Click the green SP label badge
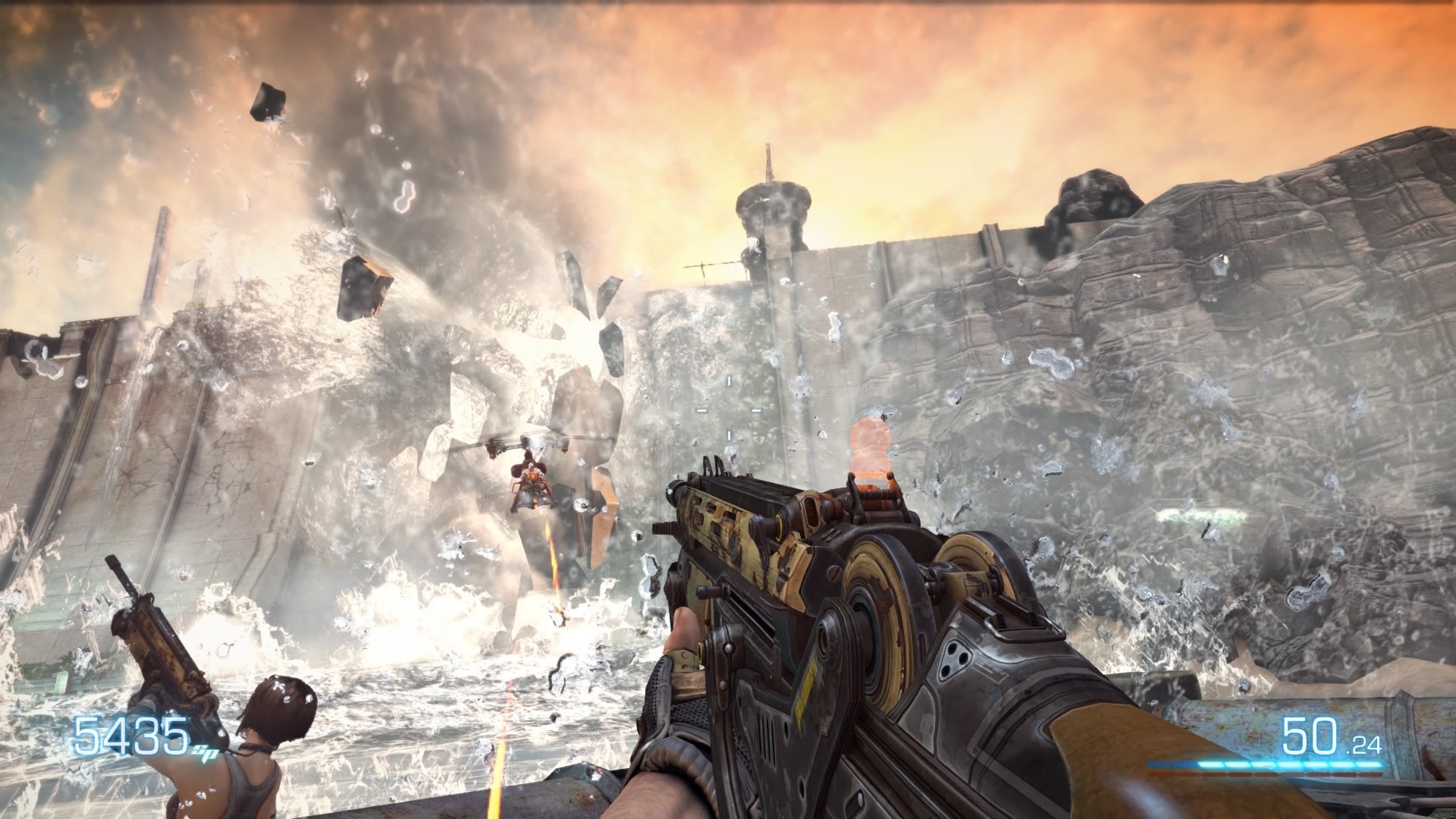The width and height of the screenshot is (1456, 819). click(x=206, y=752)
